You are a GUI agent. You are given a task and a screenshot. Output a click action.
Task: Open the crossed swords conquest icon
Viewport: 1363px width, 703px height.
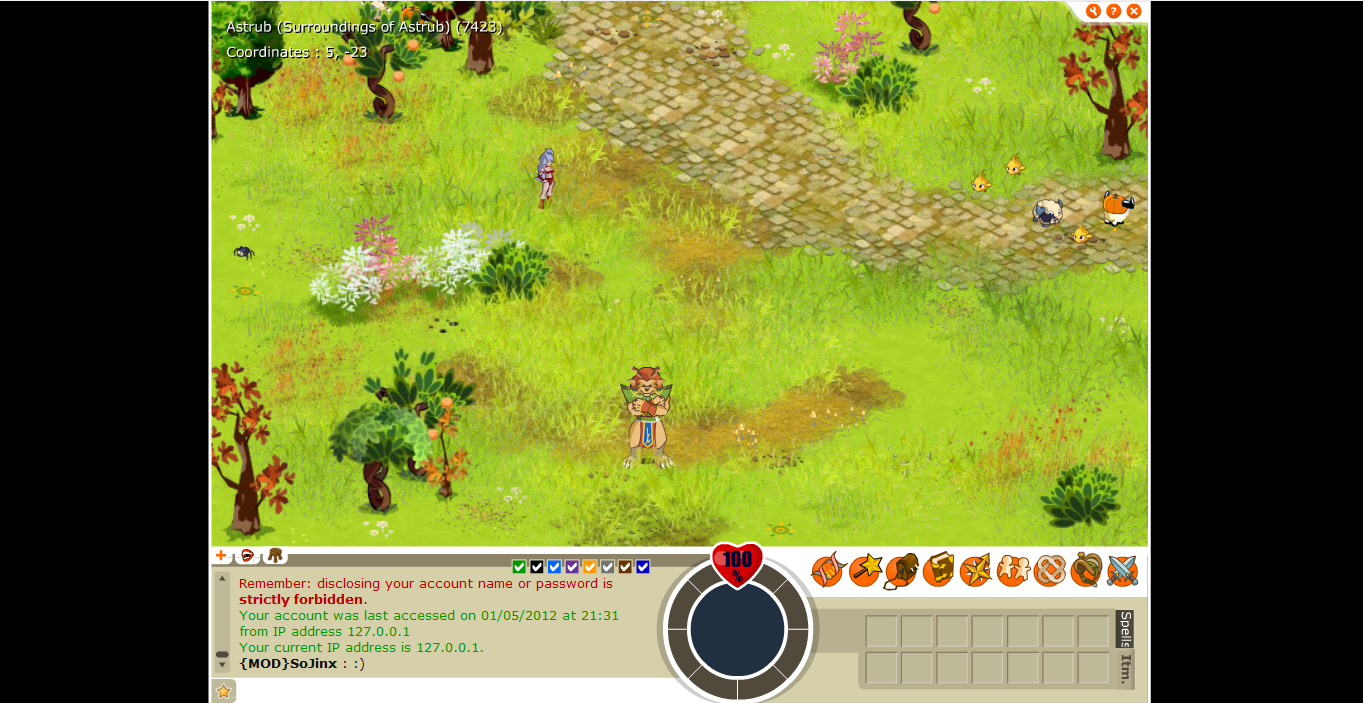point(1122,571)
